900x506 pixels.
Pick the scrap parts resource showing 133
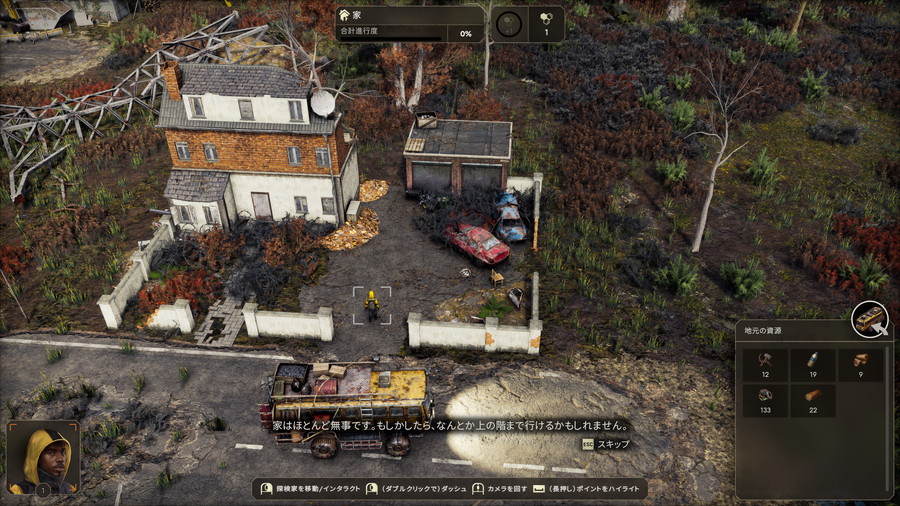click(x=763, y=401)
